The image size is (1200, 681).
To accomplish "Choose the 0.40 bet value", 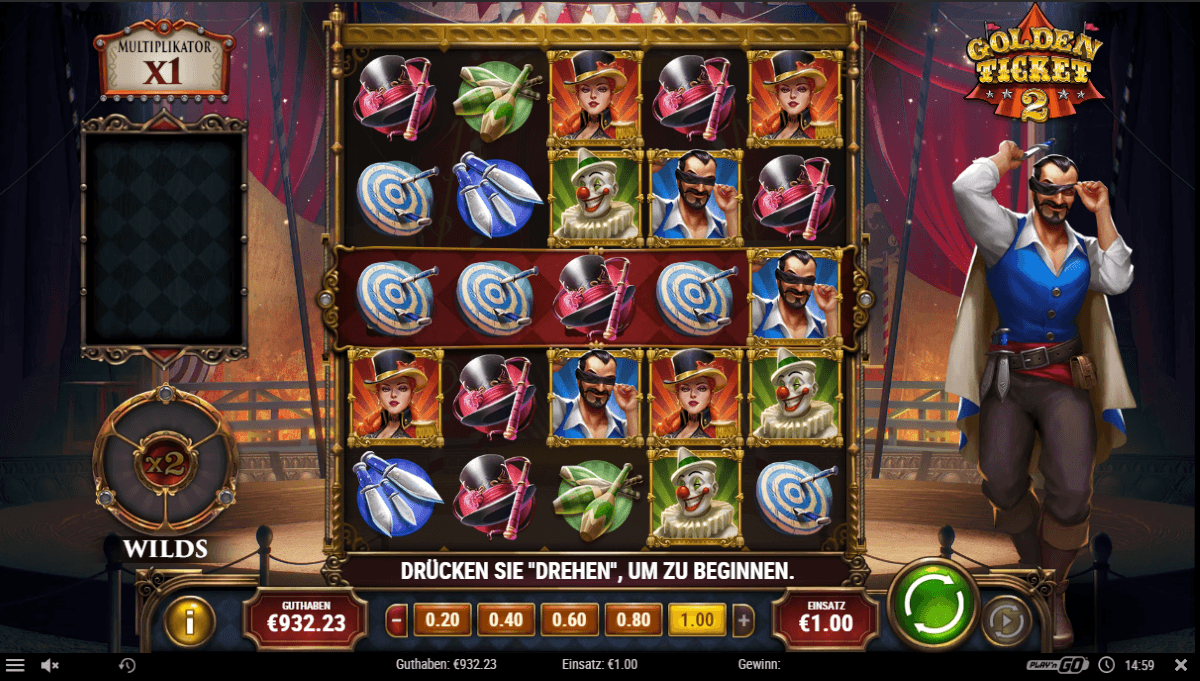I will 506,620.
